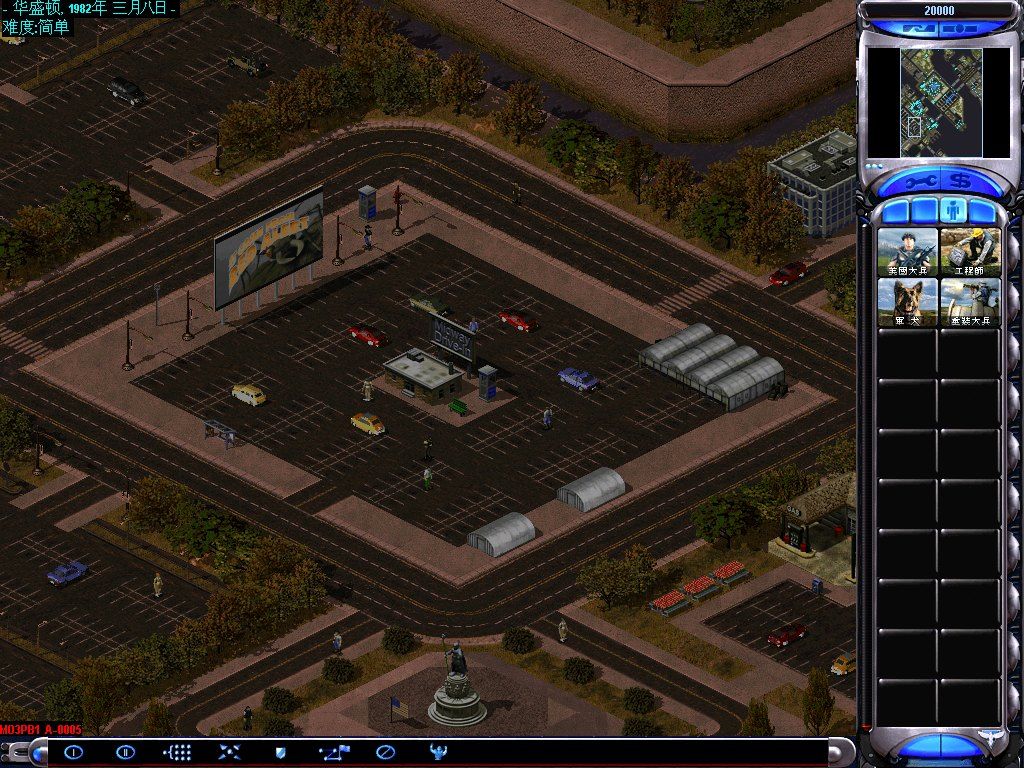This screenshot has height=768, width=1024.
Task: Build an attack dog (军犬)
Action: pos(907,302)
